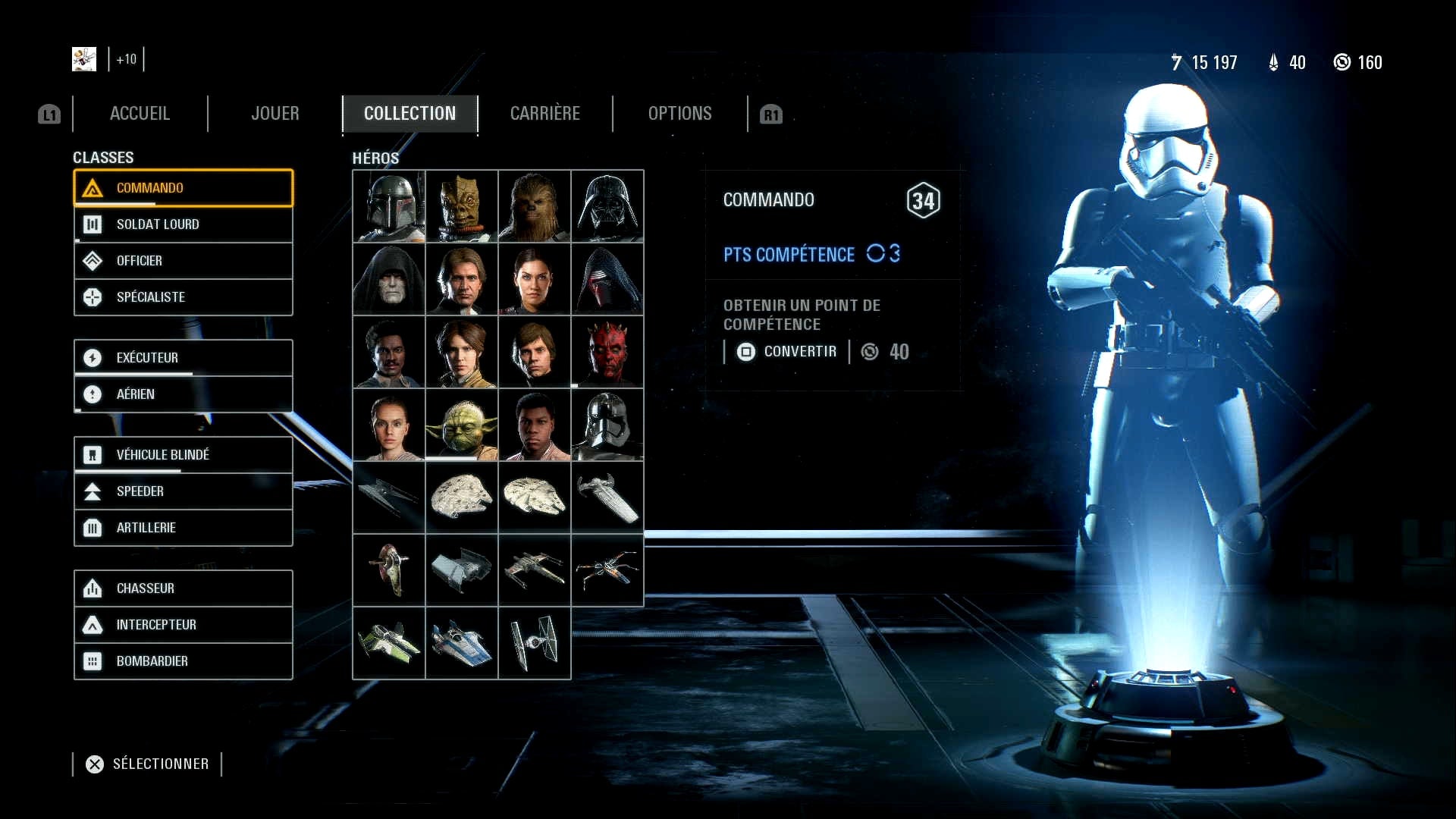Select the Officier class diamond icon
Image resolution: width=1456 pixels, height=819 pixels.
[x=93, y=260]
